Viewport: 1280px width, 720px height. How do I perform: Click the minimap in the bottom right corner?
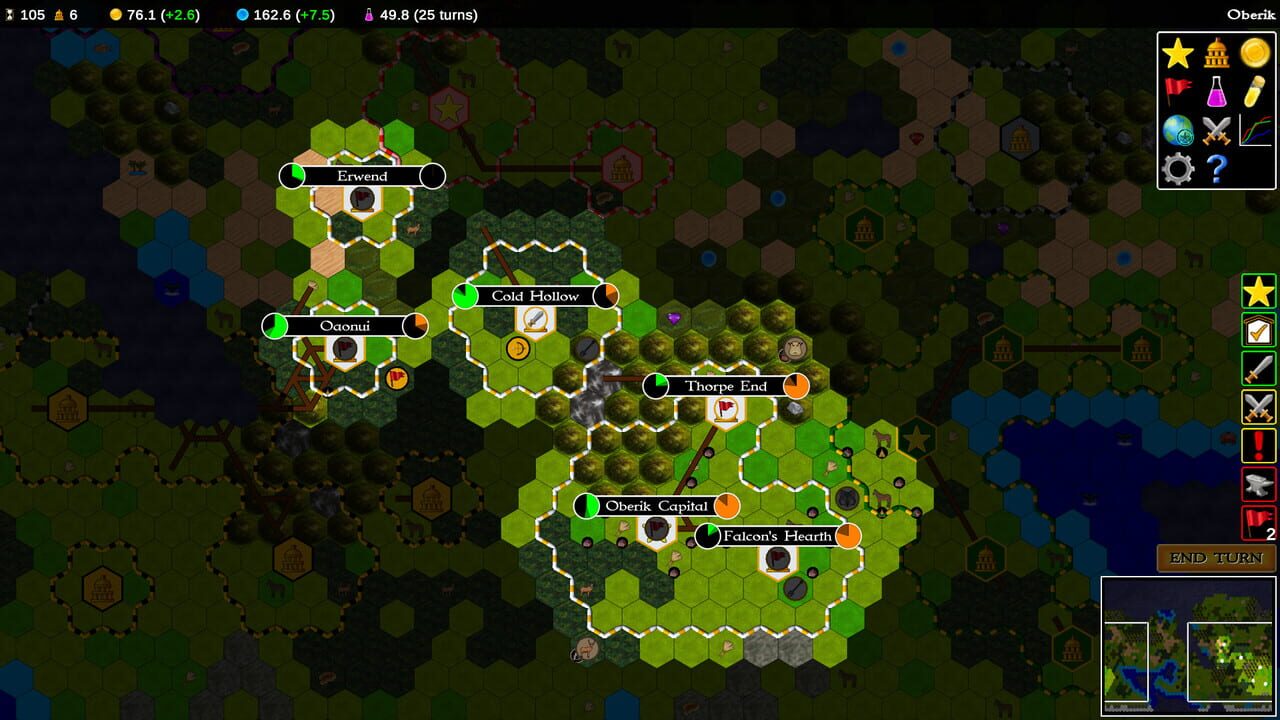1190,645
